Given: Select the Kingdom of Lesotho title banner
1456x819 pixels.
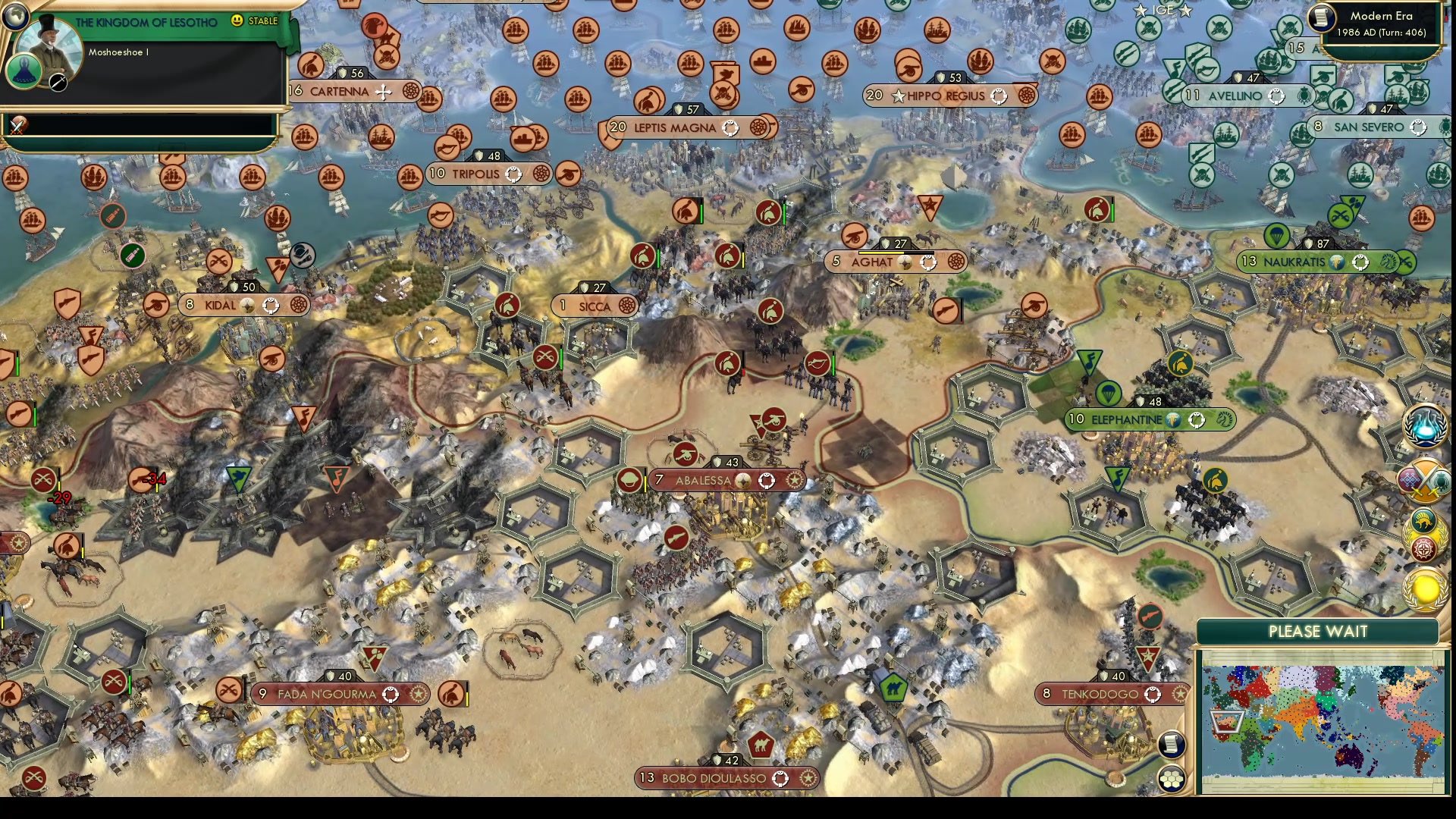Looking at the screenshot, I should (146, 20).
